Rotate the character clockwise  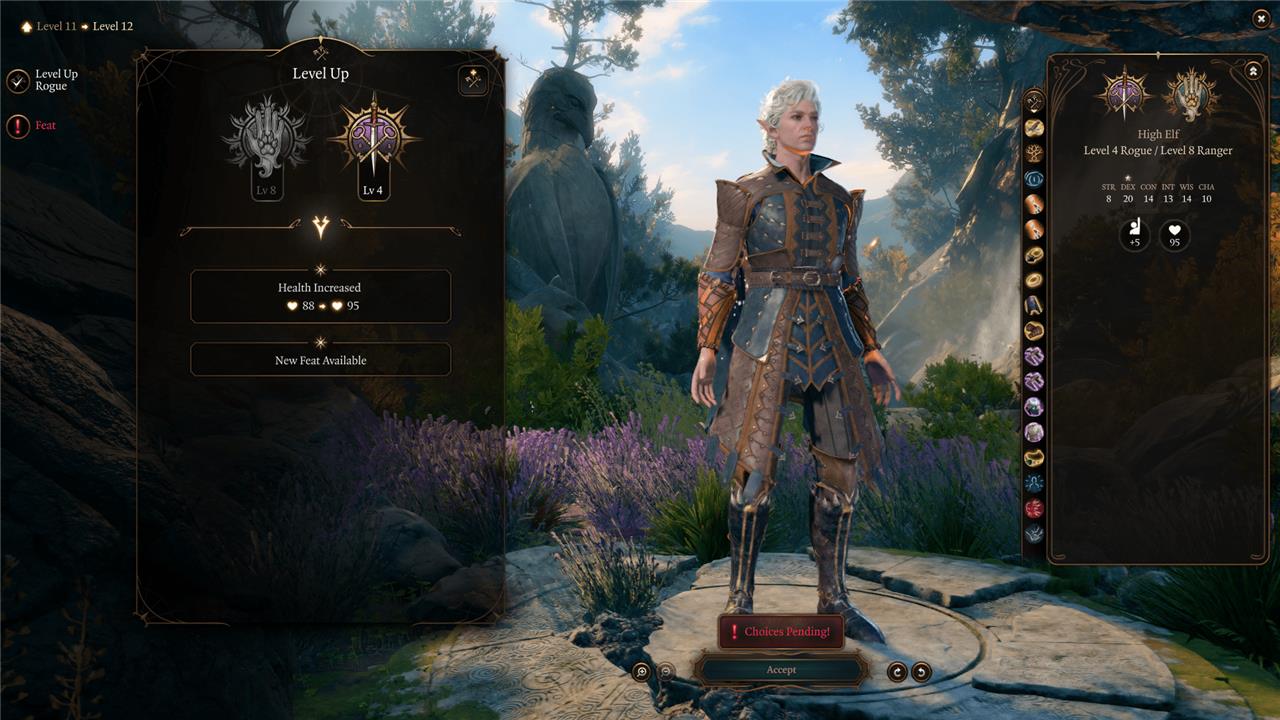[x=897, y=672]
